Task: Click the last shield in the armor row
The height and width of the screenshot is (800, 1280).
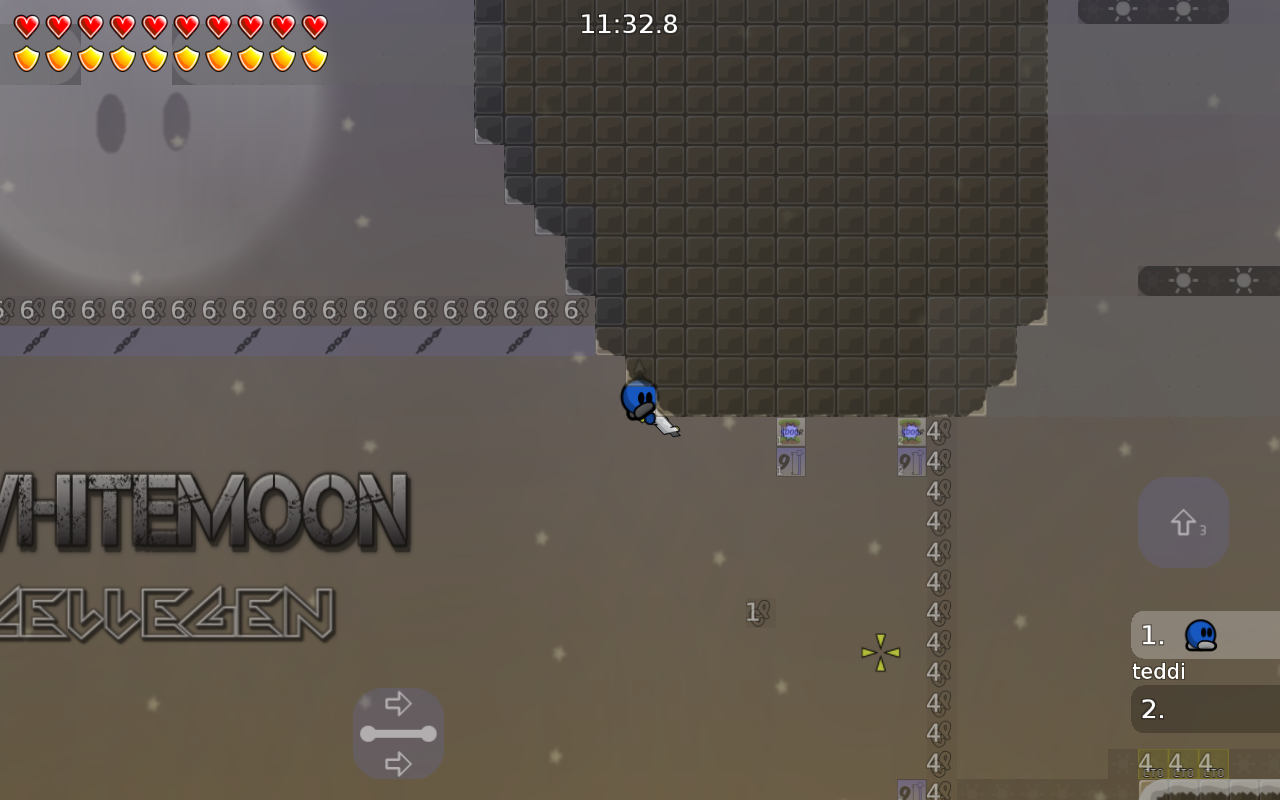Action: (x=316, y=57)
